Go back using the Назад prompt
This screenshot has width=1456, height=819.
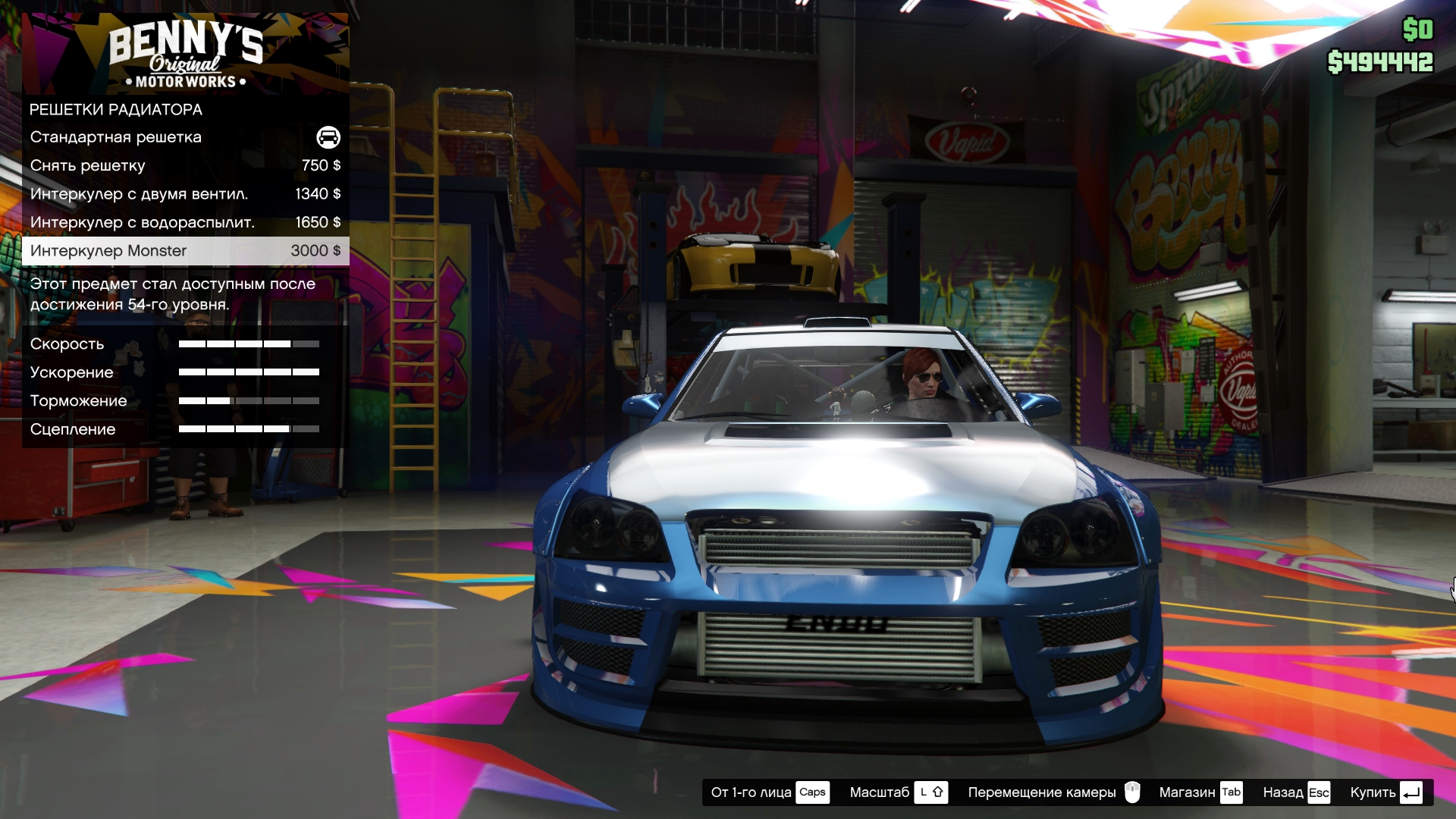[1295, 792]
